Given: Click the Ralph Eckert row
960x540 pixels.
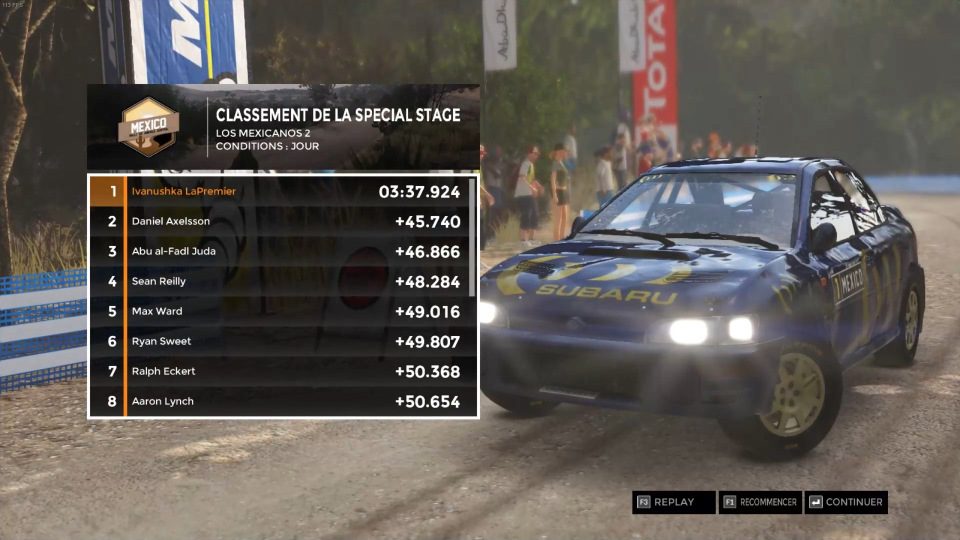Looking at the screenshot, I should [278, 371].
